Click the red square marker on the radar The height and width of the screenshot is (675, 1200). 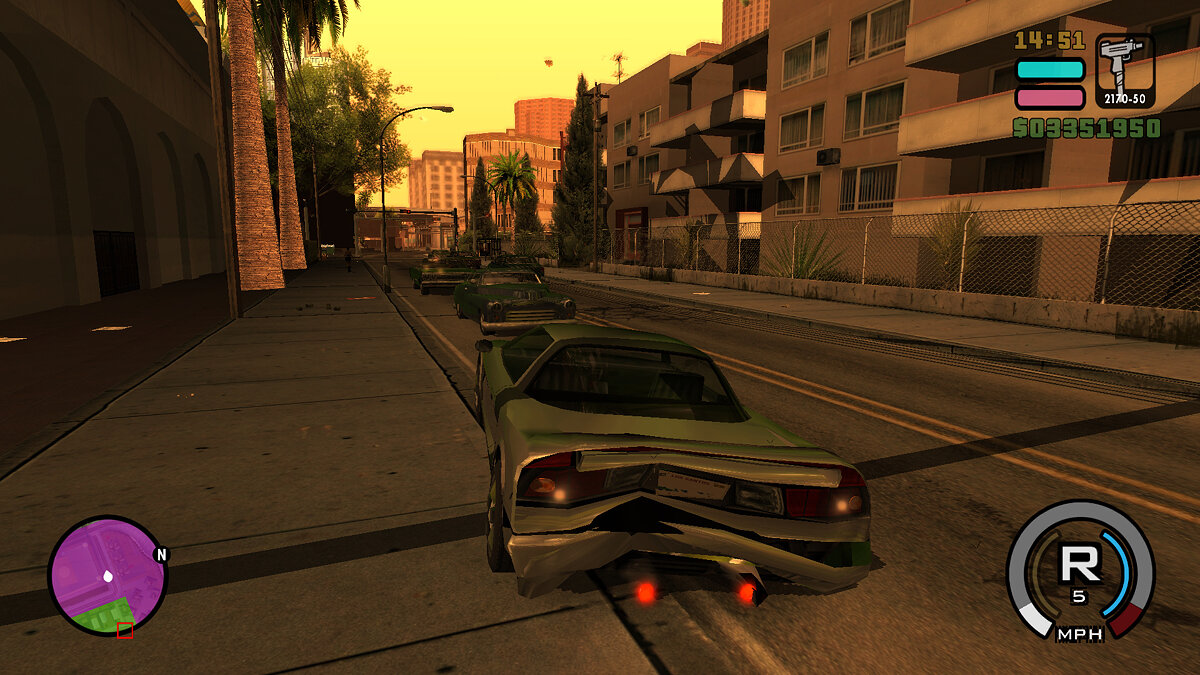click(x=125, y=630)
